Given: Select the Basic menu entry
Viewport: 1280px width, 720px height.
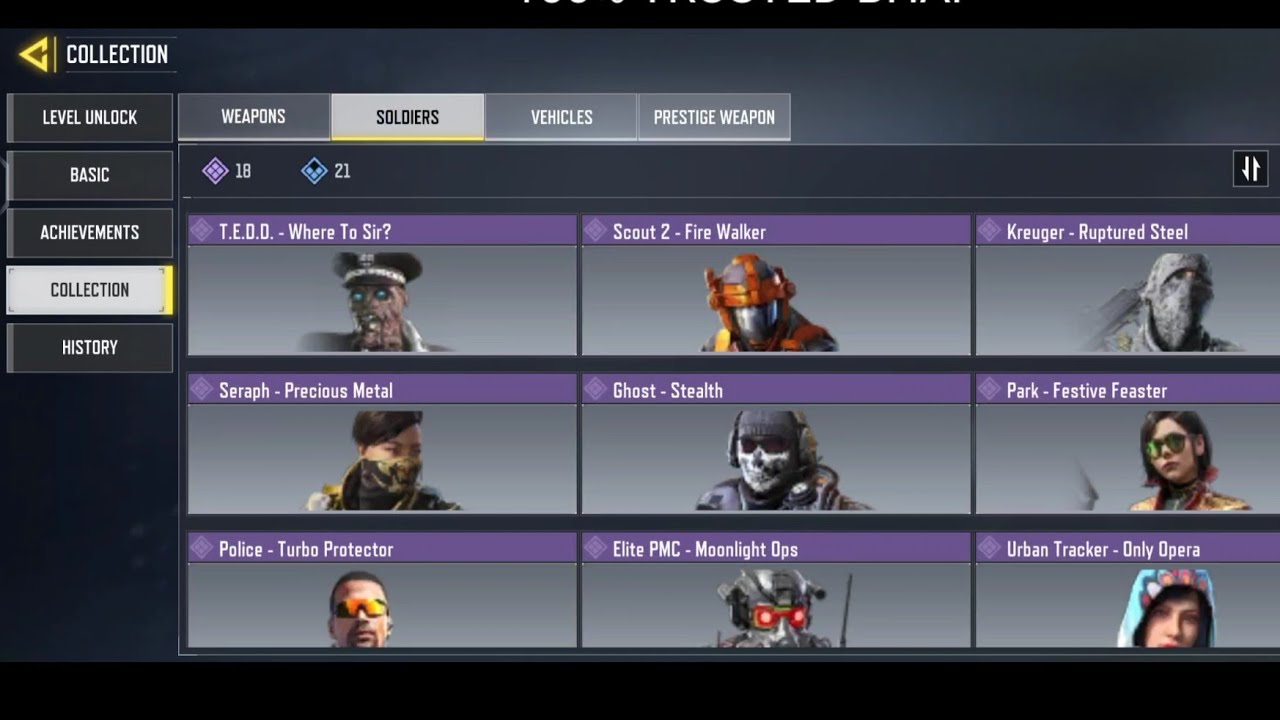Looking at the screenshot, I should (90, 175).
